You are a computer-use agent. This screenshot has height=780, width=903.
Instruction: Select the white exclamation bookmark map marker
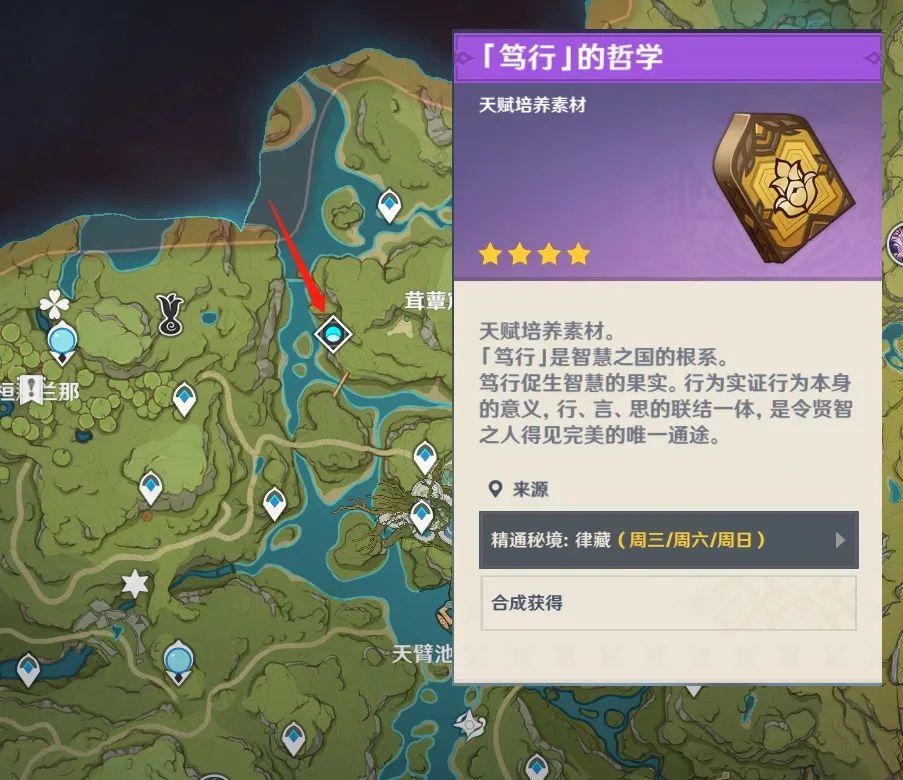tap(32, 389)
